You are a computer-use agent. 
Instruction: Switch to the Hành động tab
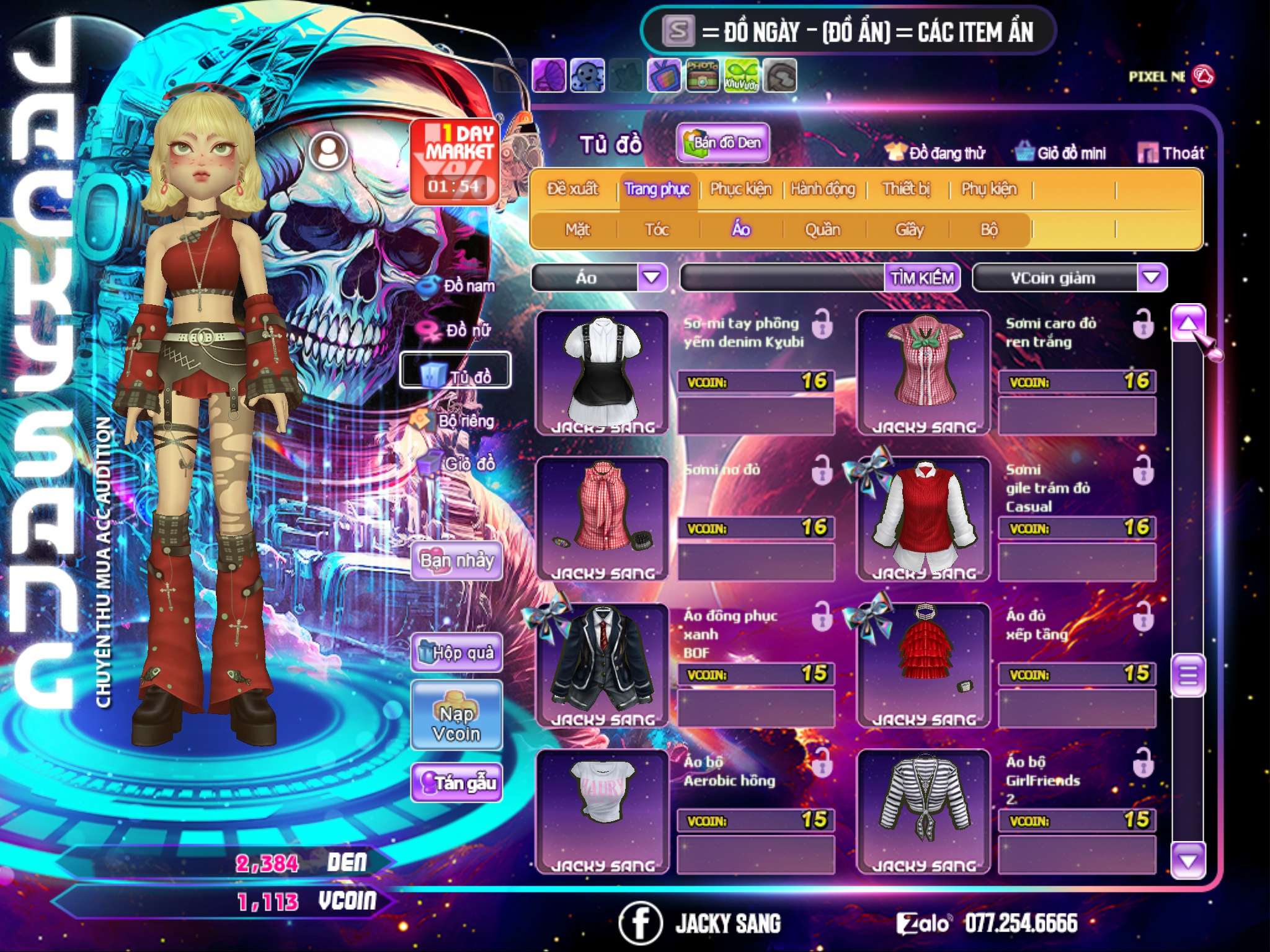tap(823, 189)
